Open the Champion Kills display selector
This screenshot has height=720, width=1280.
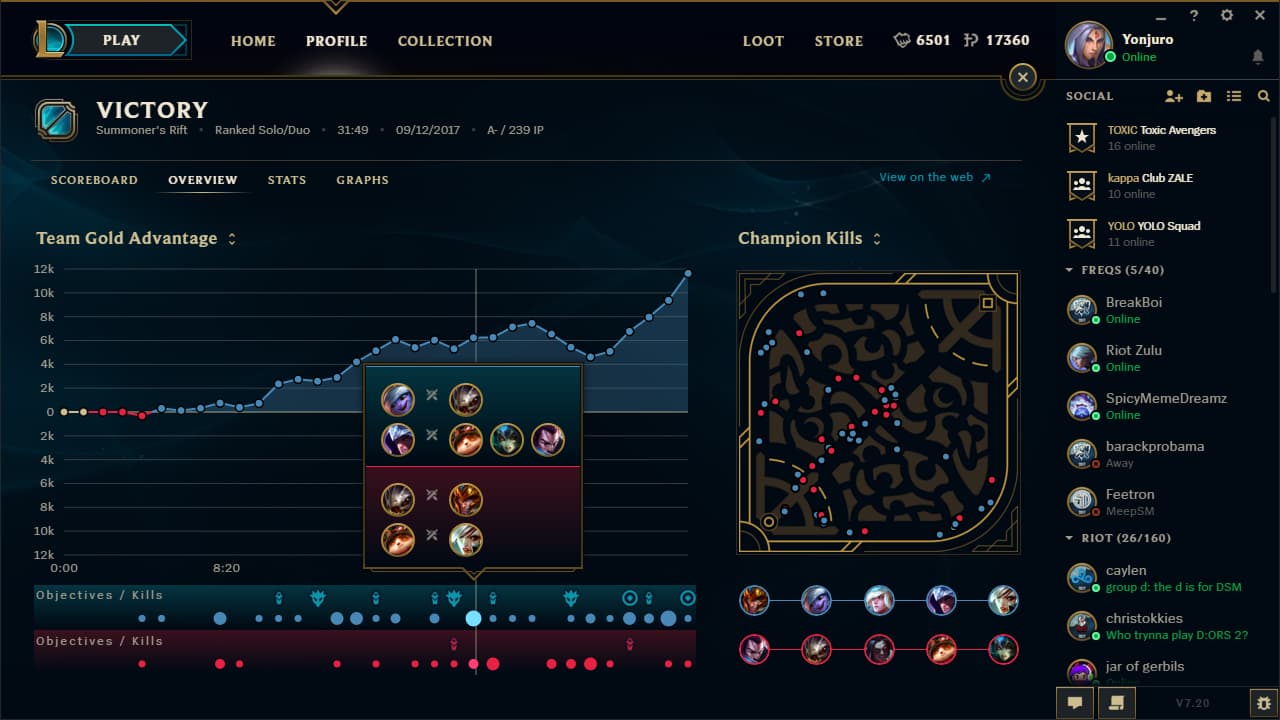point(877,239)
